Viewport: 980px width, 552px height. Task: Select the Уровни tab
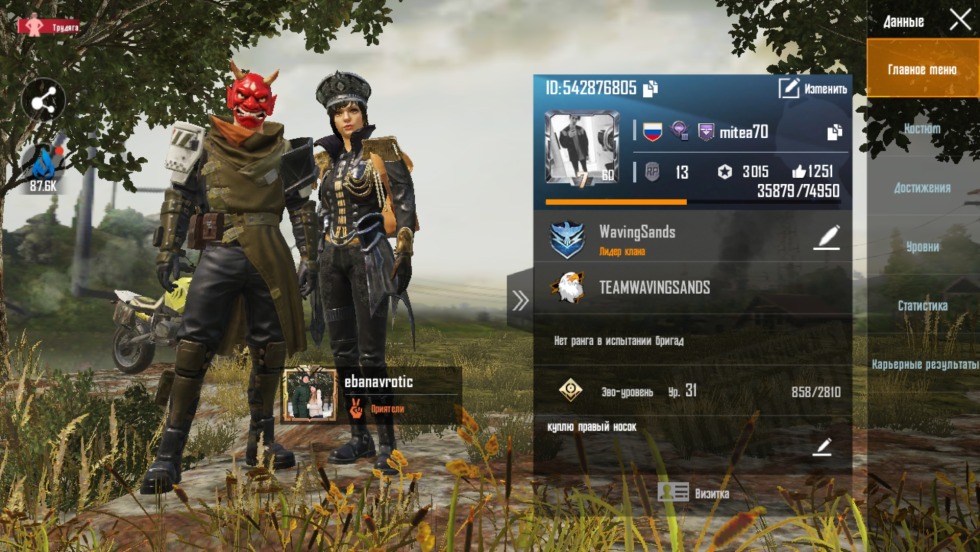[922, 247]
